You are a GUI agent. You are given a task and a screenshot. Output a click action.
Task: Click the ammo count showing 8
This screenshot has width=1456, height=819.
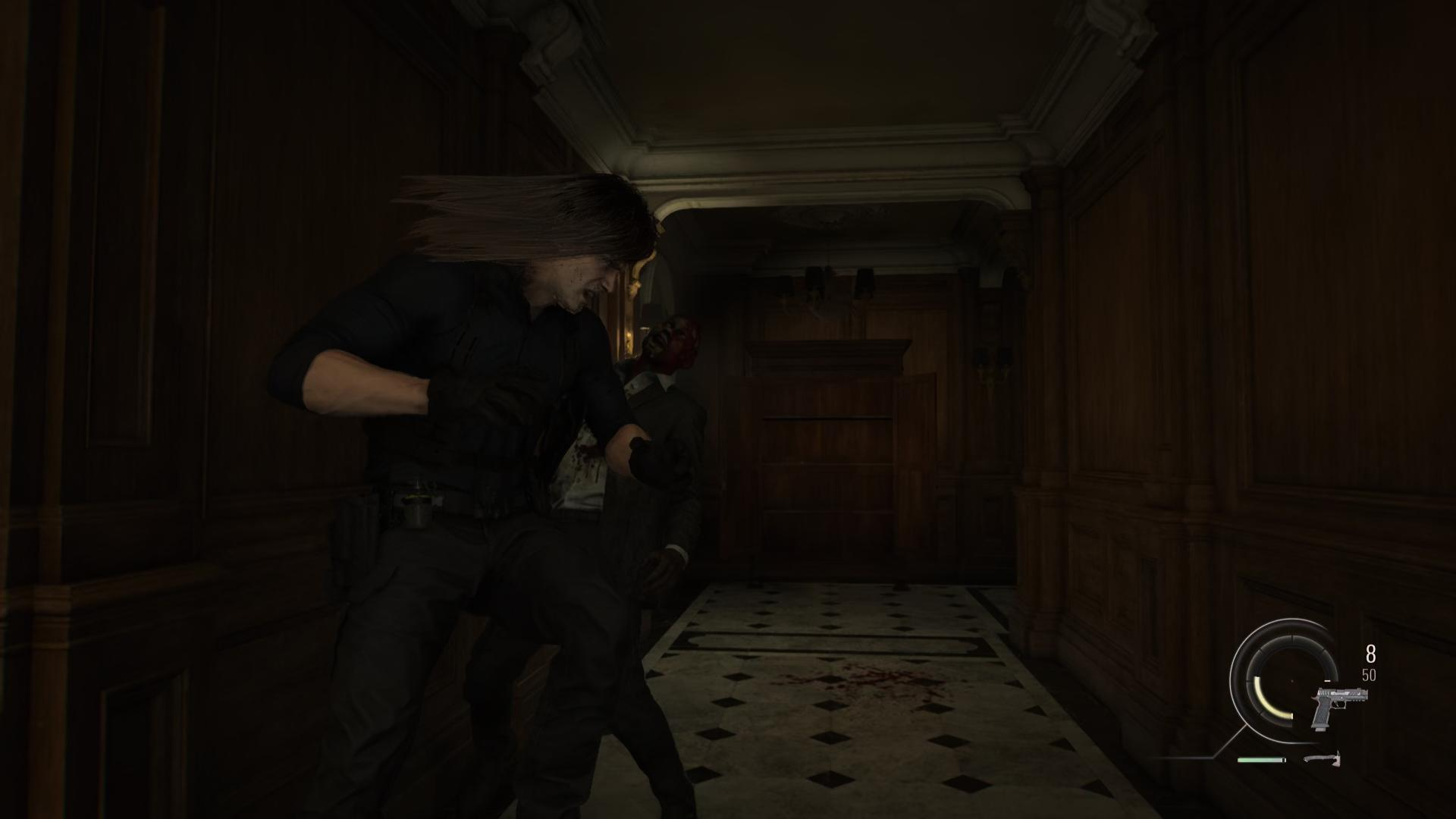point(1370,654)
